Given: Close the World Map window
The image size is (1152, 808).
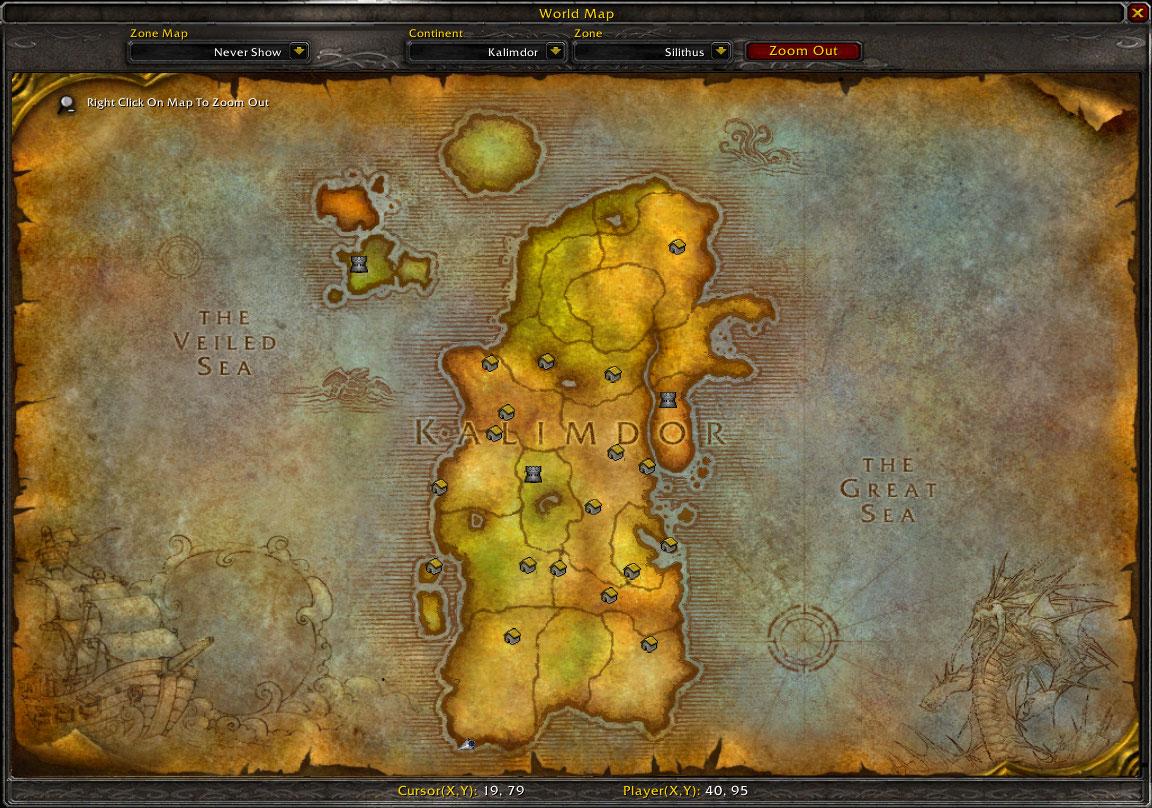Looking at the screenshot, I should pyautogui.click(x=1137, y=13).
